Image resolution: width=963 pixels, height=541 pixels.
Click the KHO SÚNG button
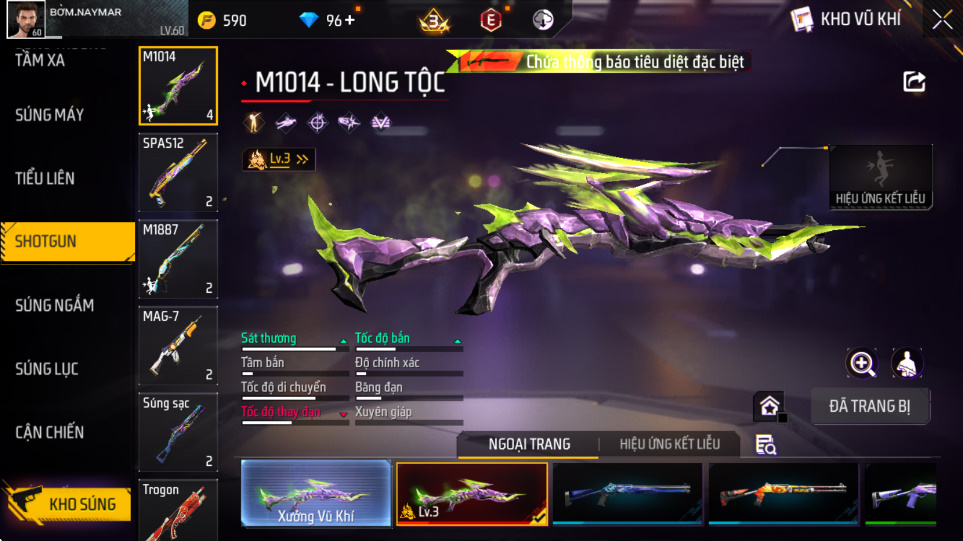(x=68, y=503)
